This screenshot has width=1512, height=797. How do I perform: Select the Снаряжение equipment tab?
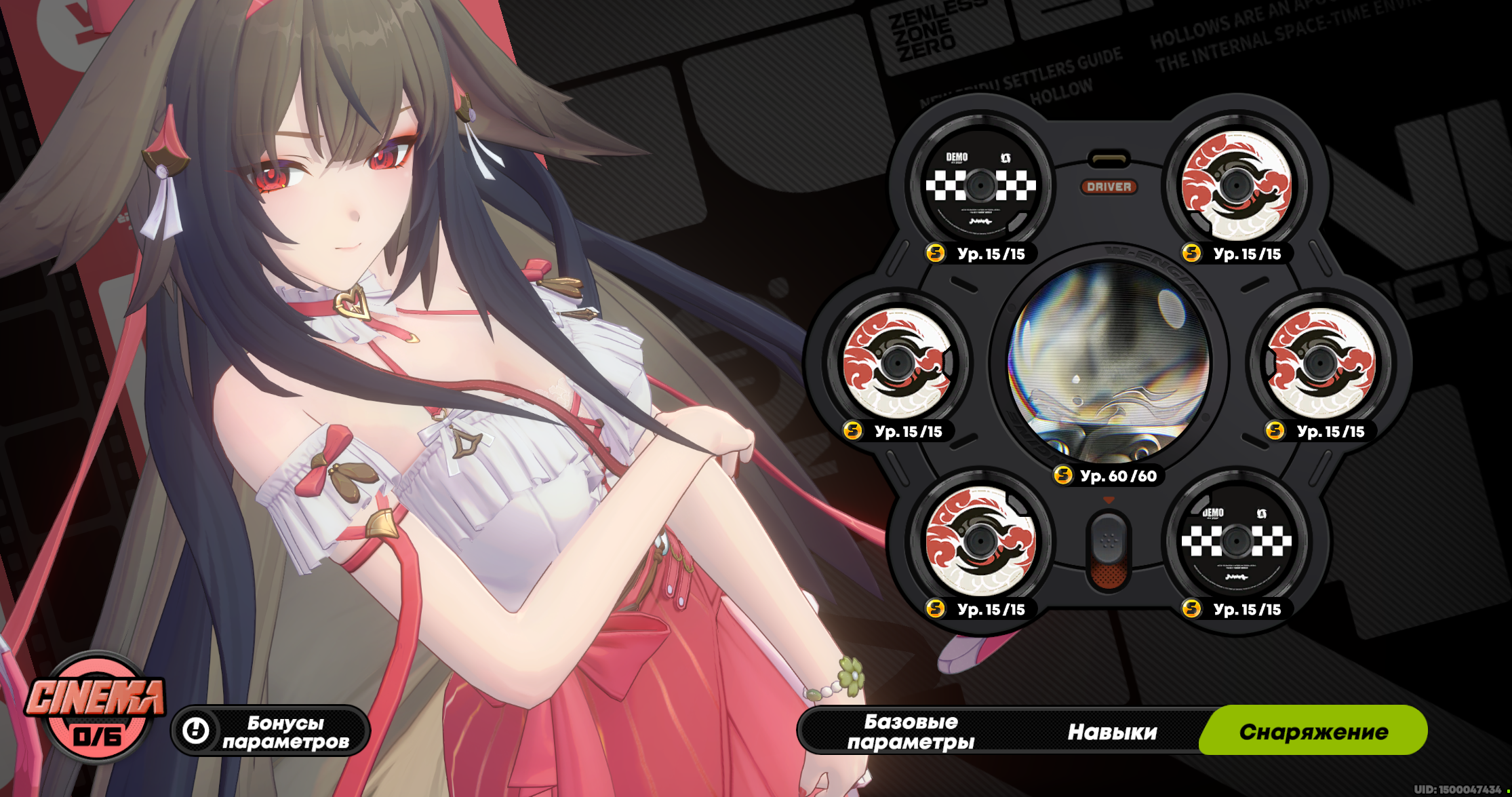click(x=1313, y=731)
